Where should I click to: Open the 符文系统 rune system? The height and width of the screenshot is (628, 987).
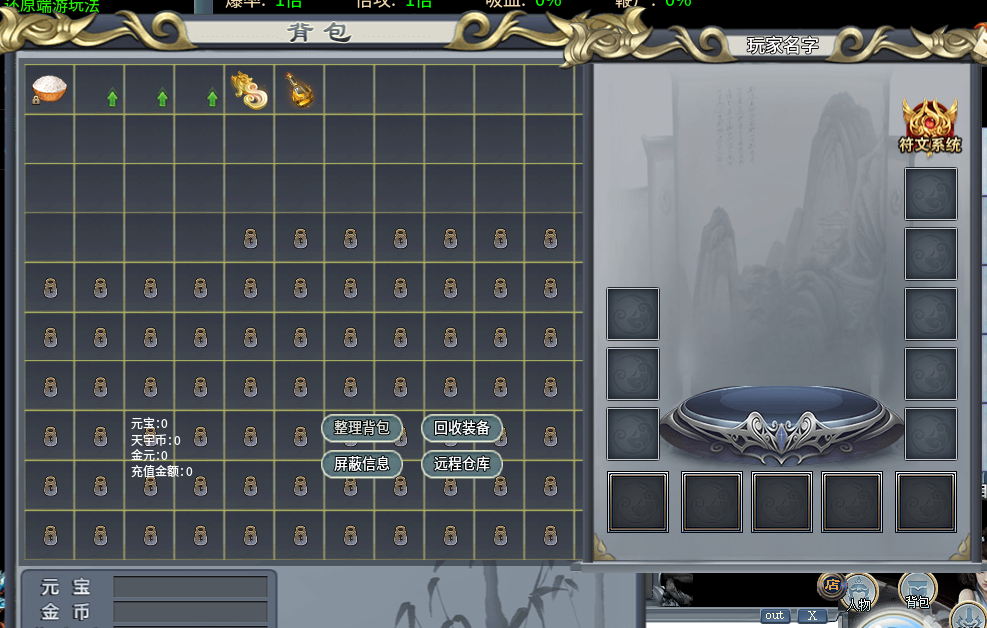tap(930, 126)
